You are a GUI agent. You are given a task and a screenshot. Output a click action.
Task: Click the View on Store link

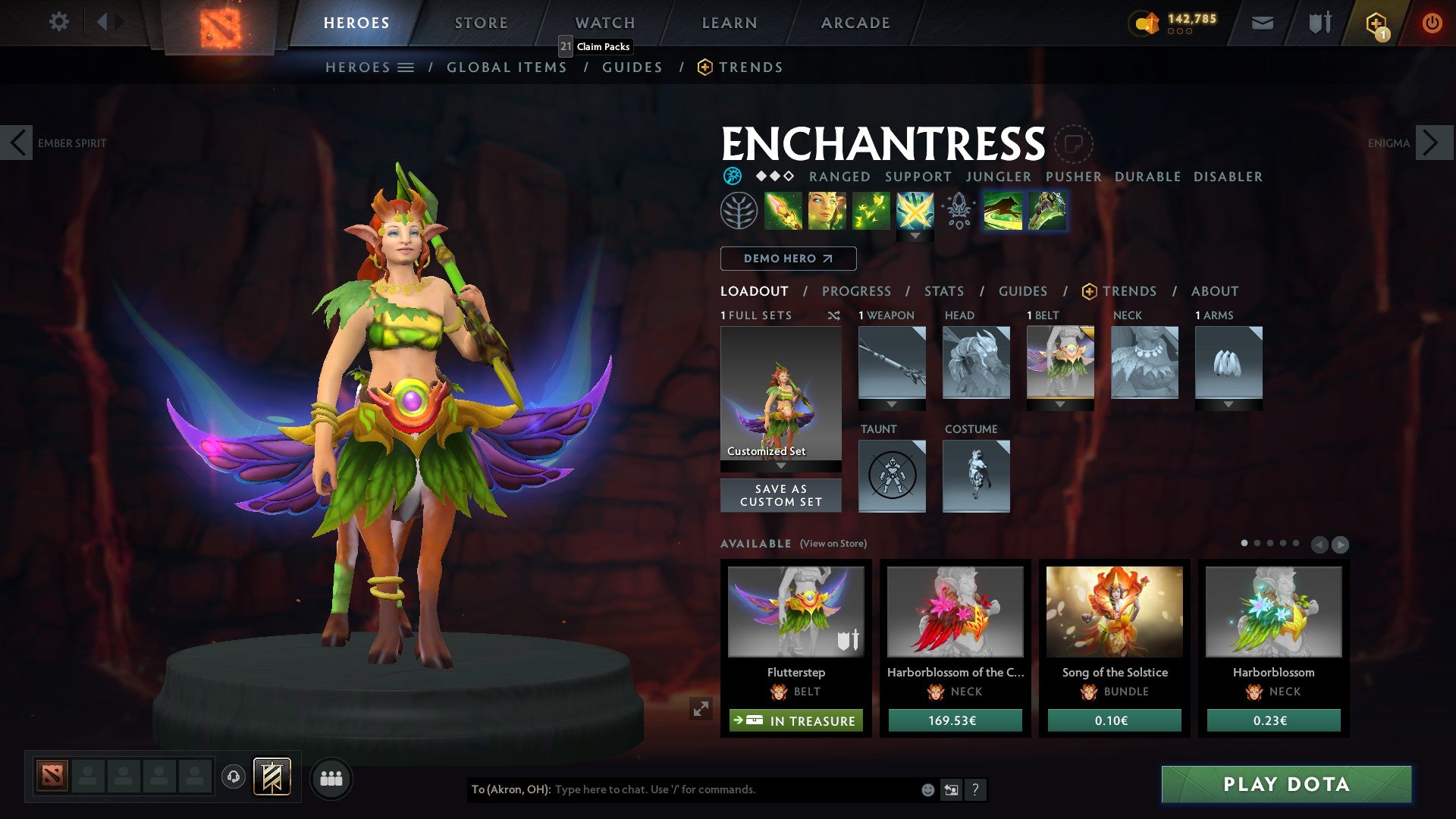[x=833, y=544]
